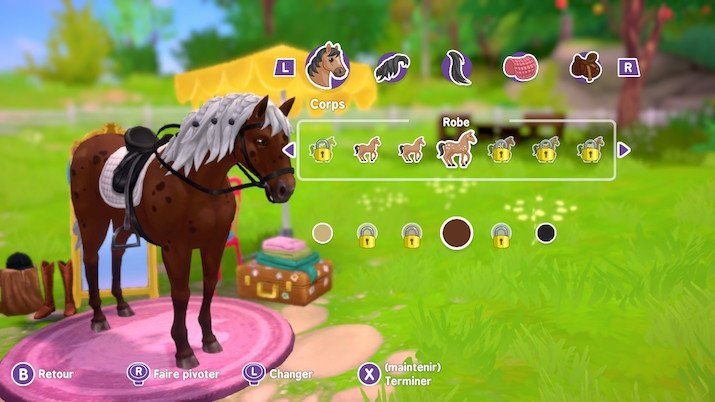Open the brown saddle tab

pyautogui.click(x=584, y=67)
